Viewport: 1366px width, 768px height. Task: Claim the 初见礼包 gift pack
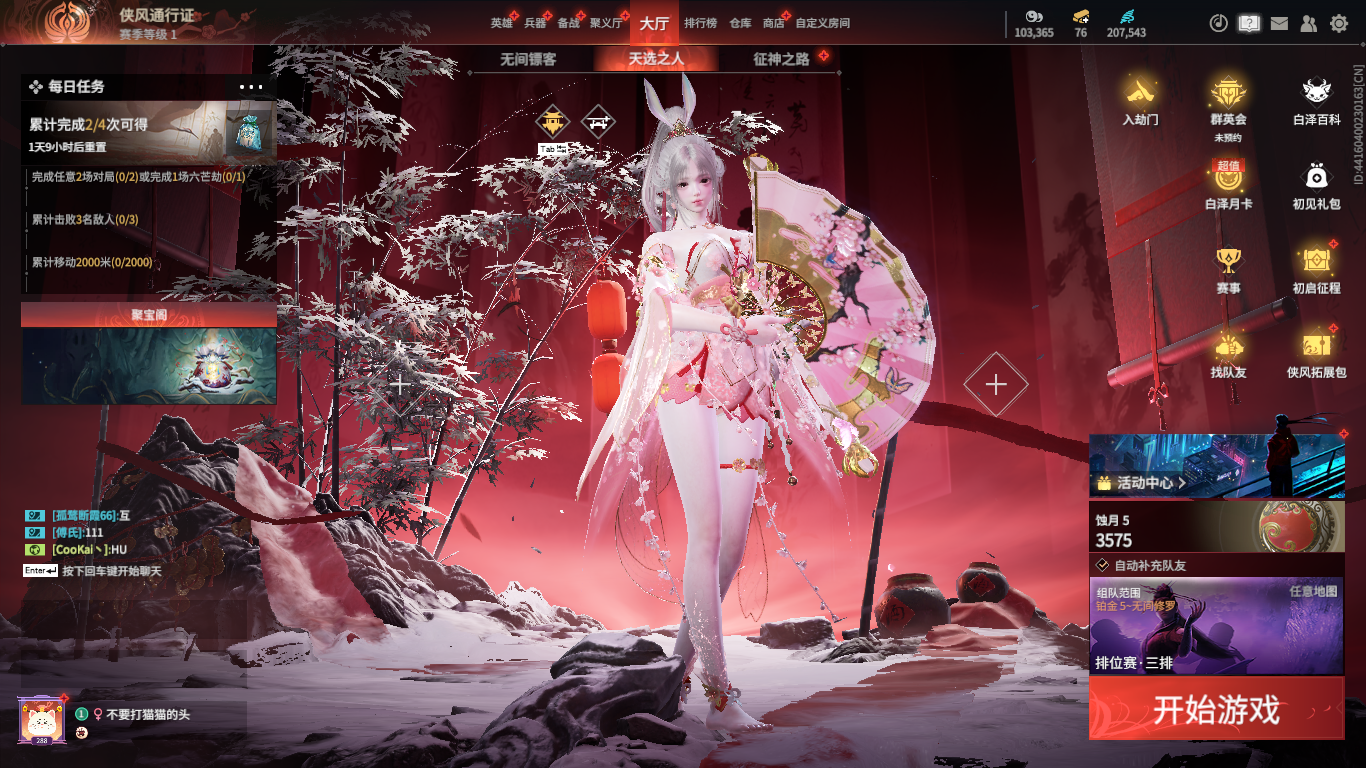tap(1316, 185)
